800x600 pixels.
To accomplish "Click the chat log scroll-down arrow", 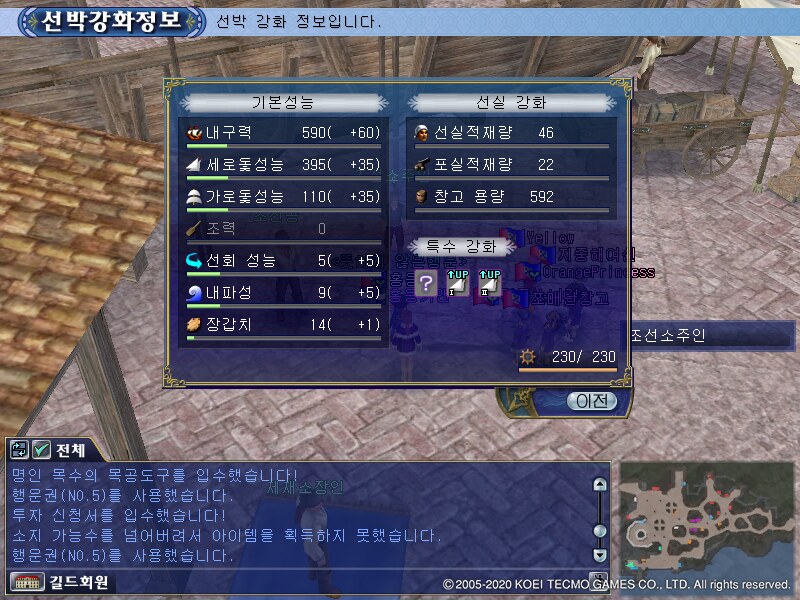I will (x=600, y=554).
